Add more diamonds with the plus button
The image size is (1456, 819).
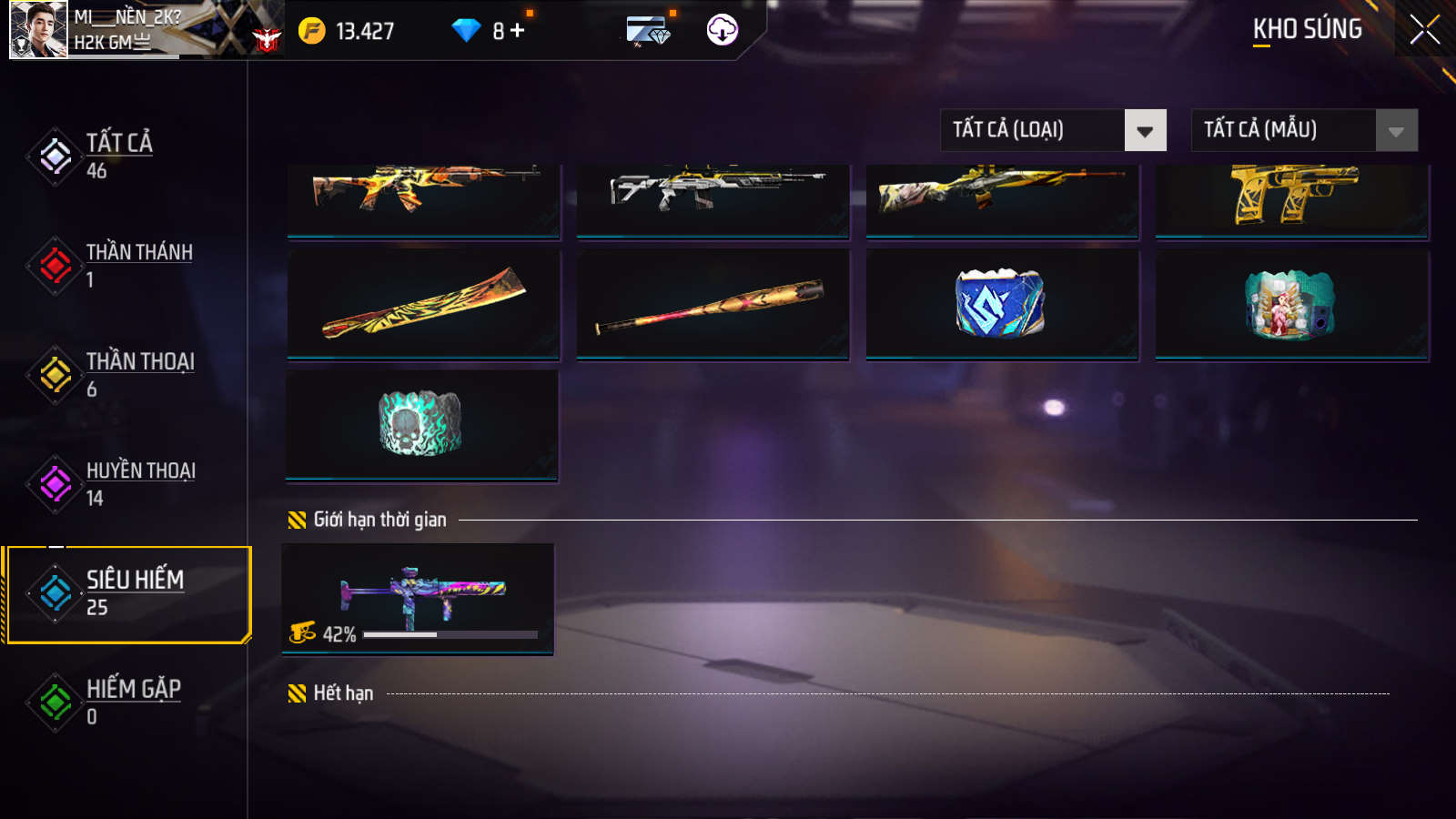coord(518,31)
